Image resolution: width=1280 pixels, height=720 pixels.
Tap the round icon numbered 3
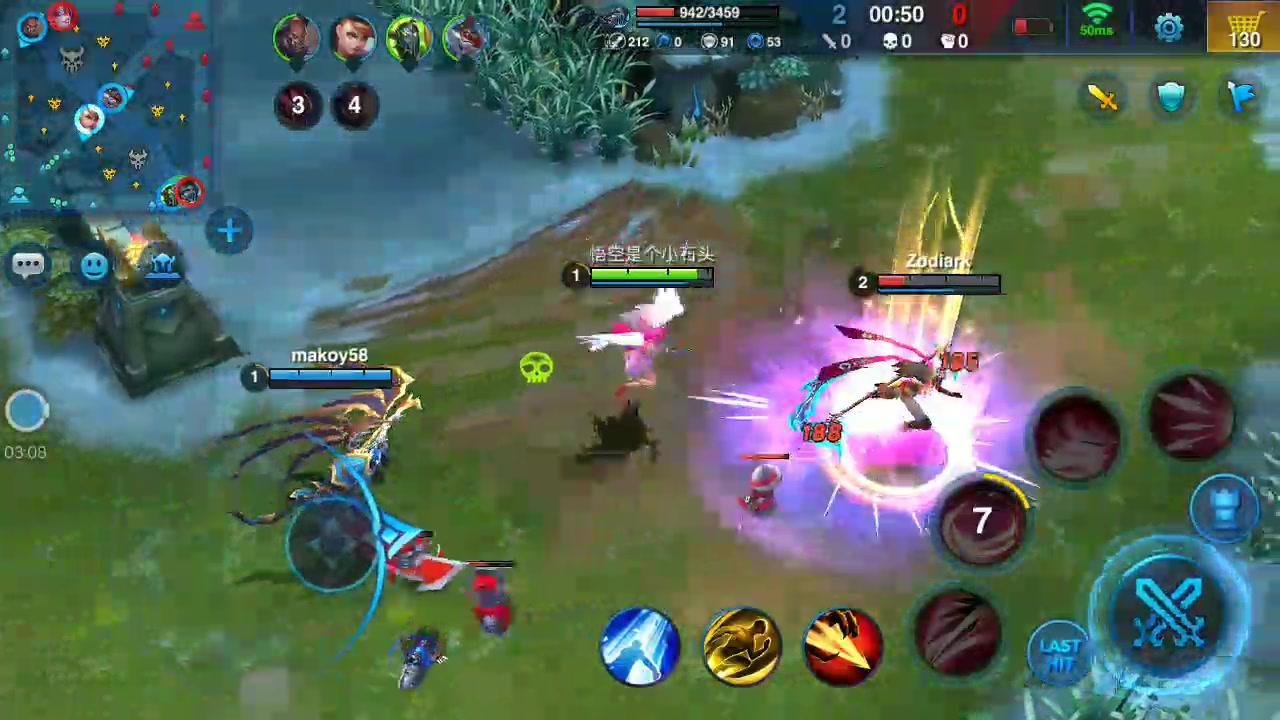click(297, 105)
